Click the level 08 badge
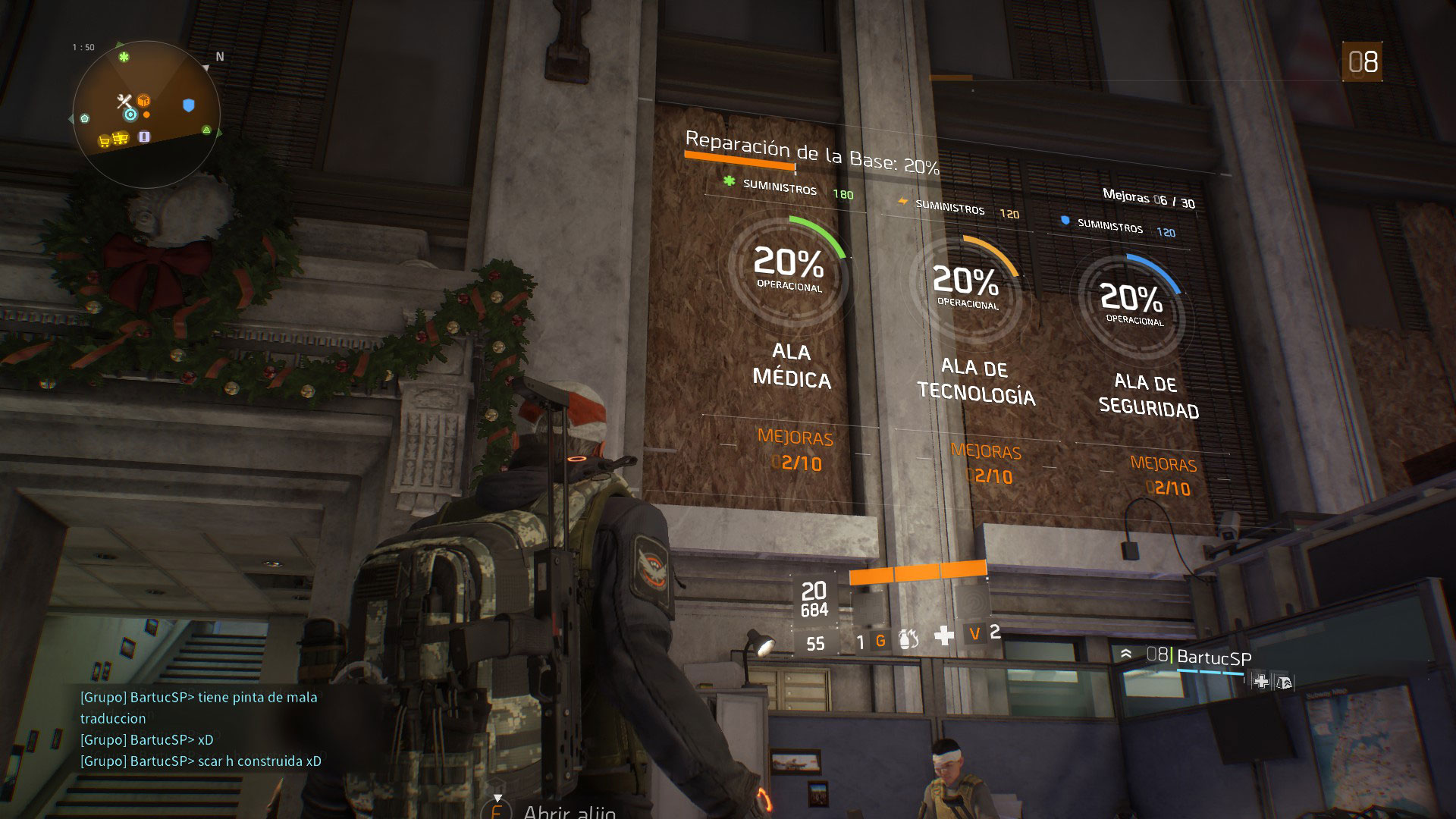 (1363, 62)
